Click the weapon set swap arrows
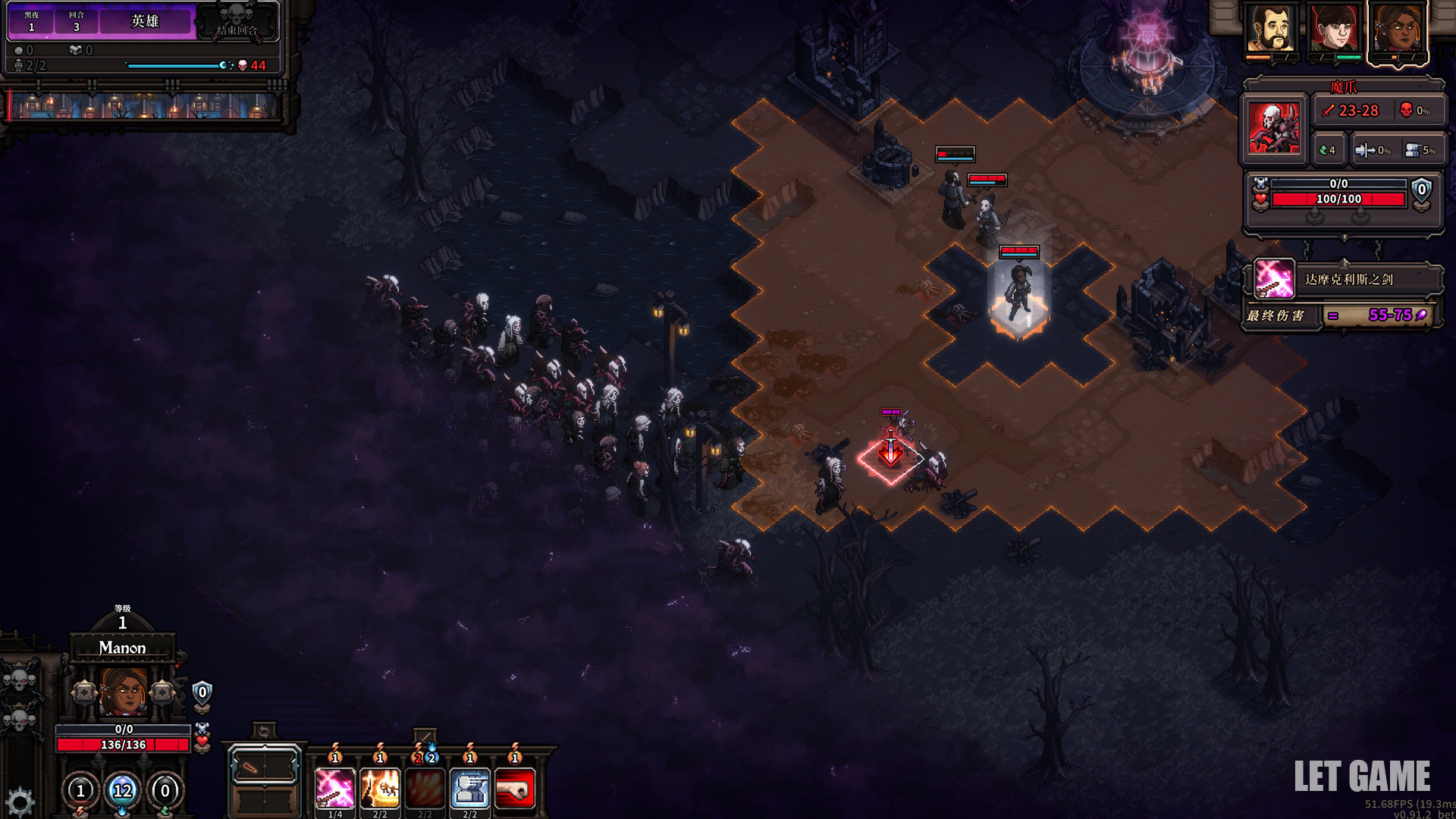This screenshot has height=819, width=1456. pos(264,732)
